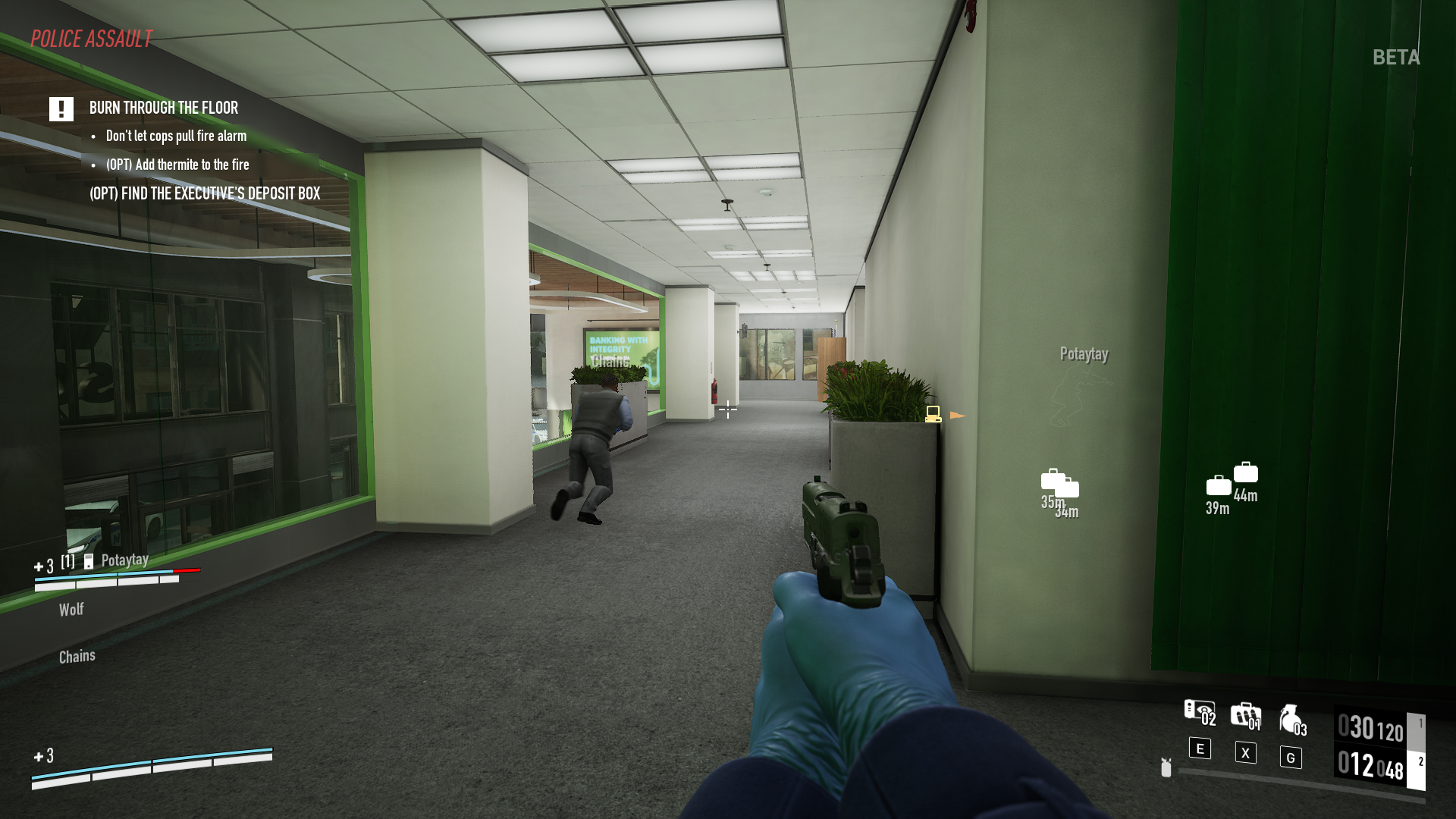Click the drink can icon beside Potaytay's name
The height and width of the screenshot is (819, 1456).
tap(89, 562)
